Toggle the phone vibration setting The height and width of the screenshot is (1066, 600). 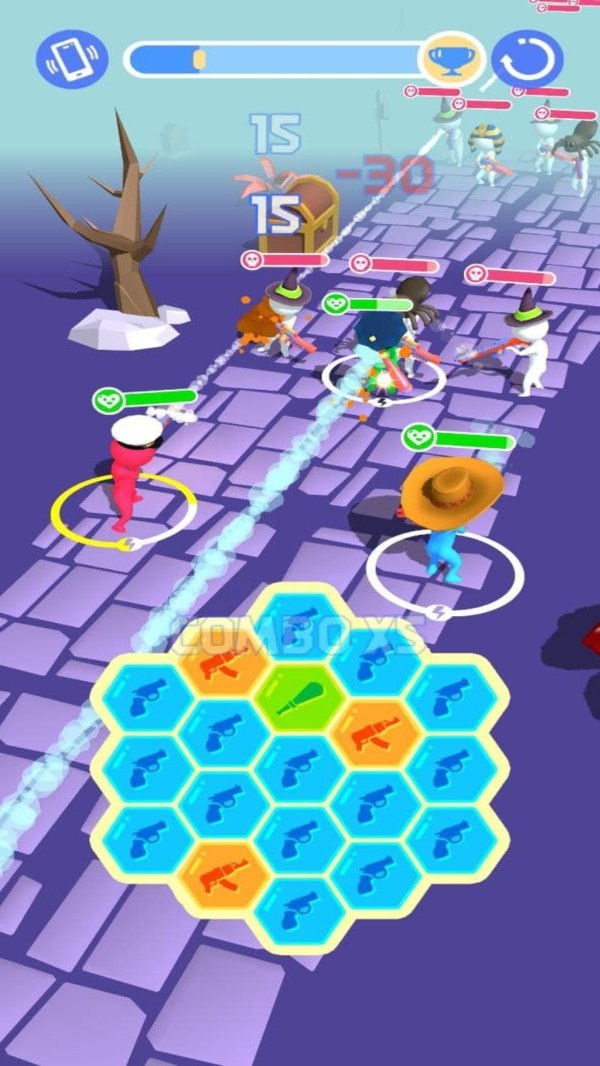[x=72, y=58]
